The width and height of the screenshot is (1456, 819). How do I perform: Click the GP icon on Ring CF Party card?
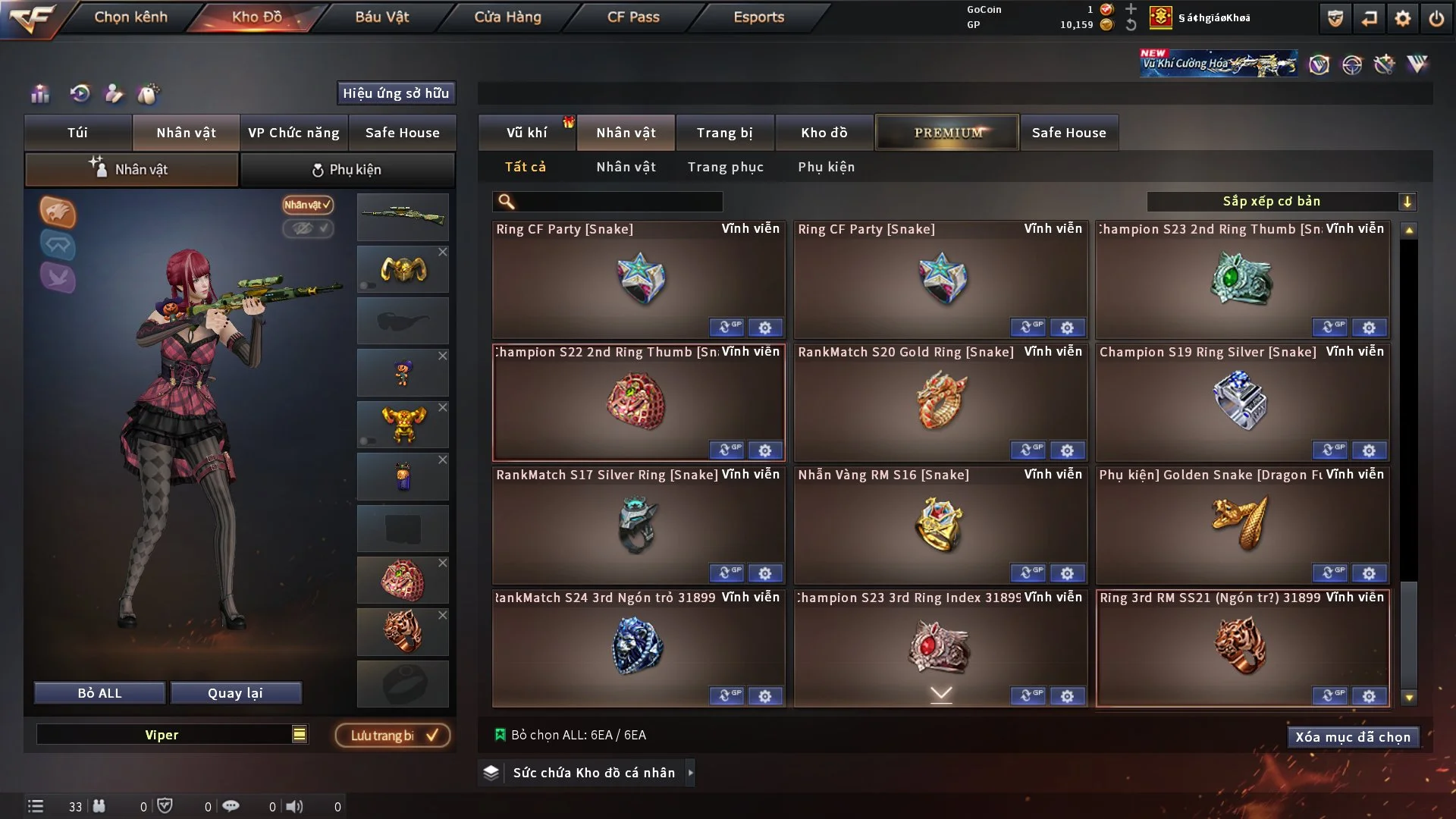[728, 327]
